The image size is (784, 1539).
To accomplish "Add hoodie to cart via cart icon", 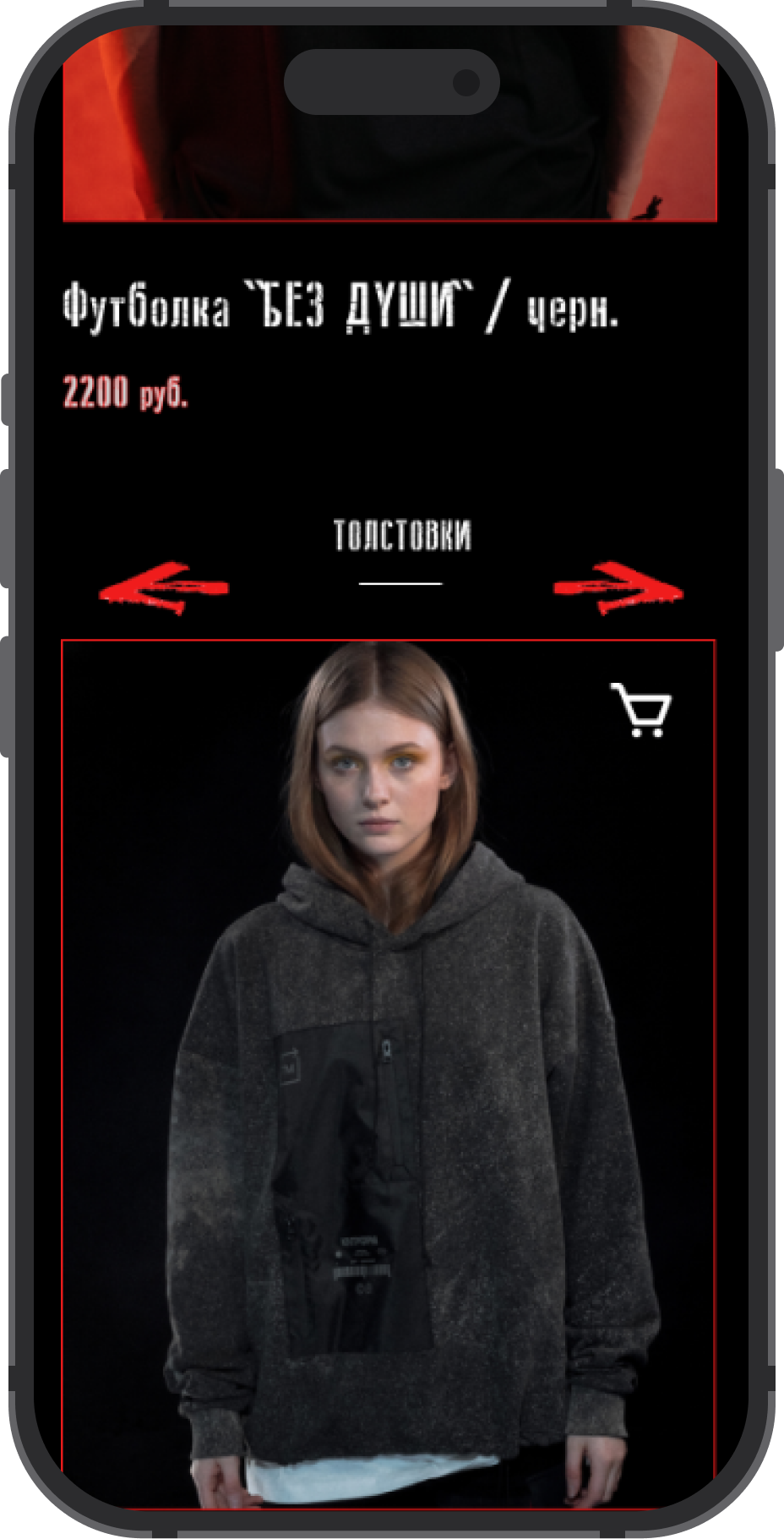I will (x=641, y=710).
